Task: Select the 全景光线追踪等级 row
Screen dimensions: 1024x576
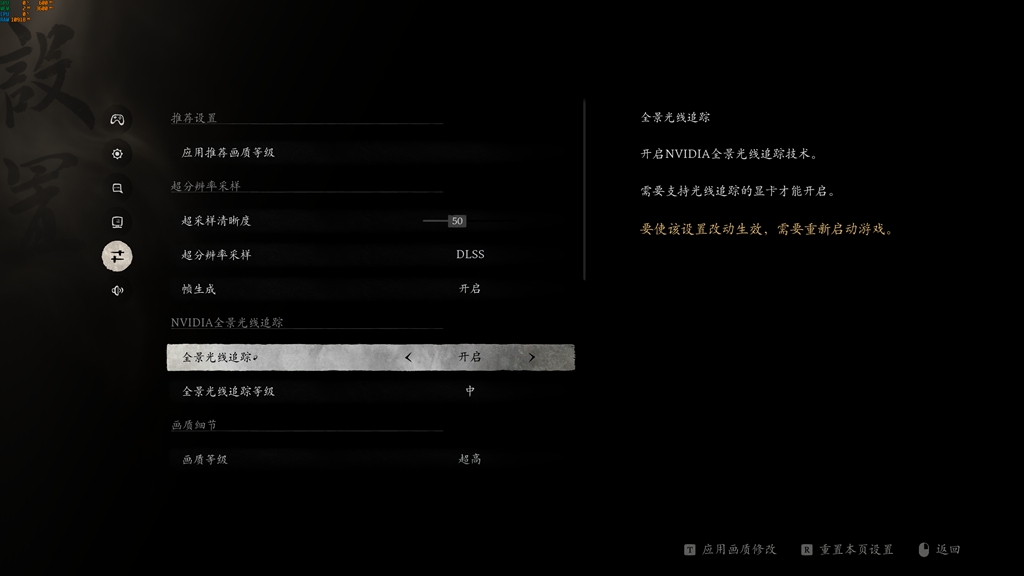Action: click(370, 391)
